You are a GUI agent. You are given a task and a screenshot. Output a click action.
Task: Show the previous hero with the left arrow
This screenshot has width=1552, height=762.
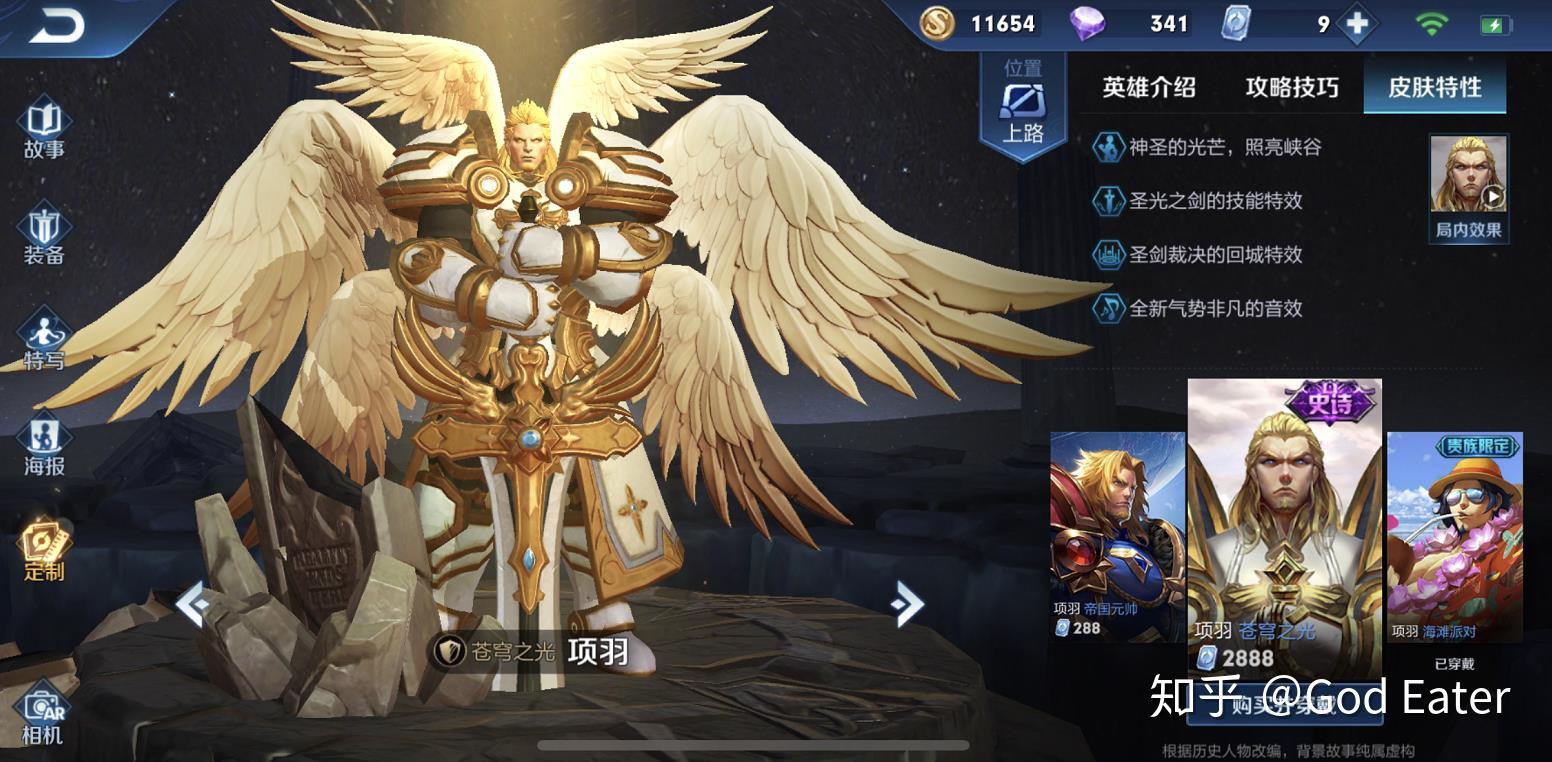(191, 604)
